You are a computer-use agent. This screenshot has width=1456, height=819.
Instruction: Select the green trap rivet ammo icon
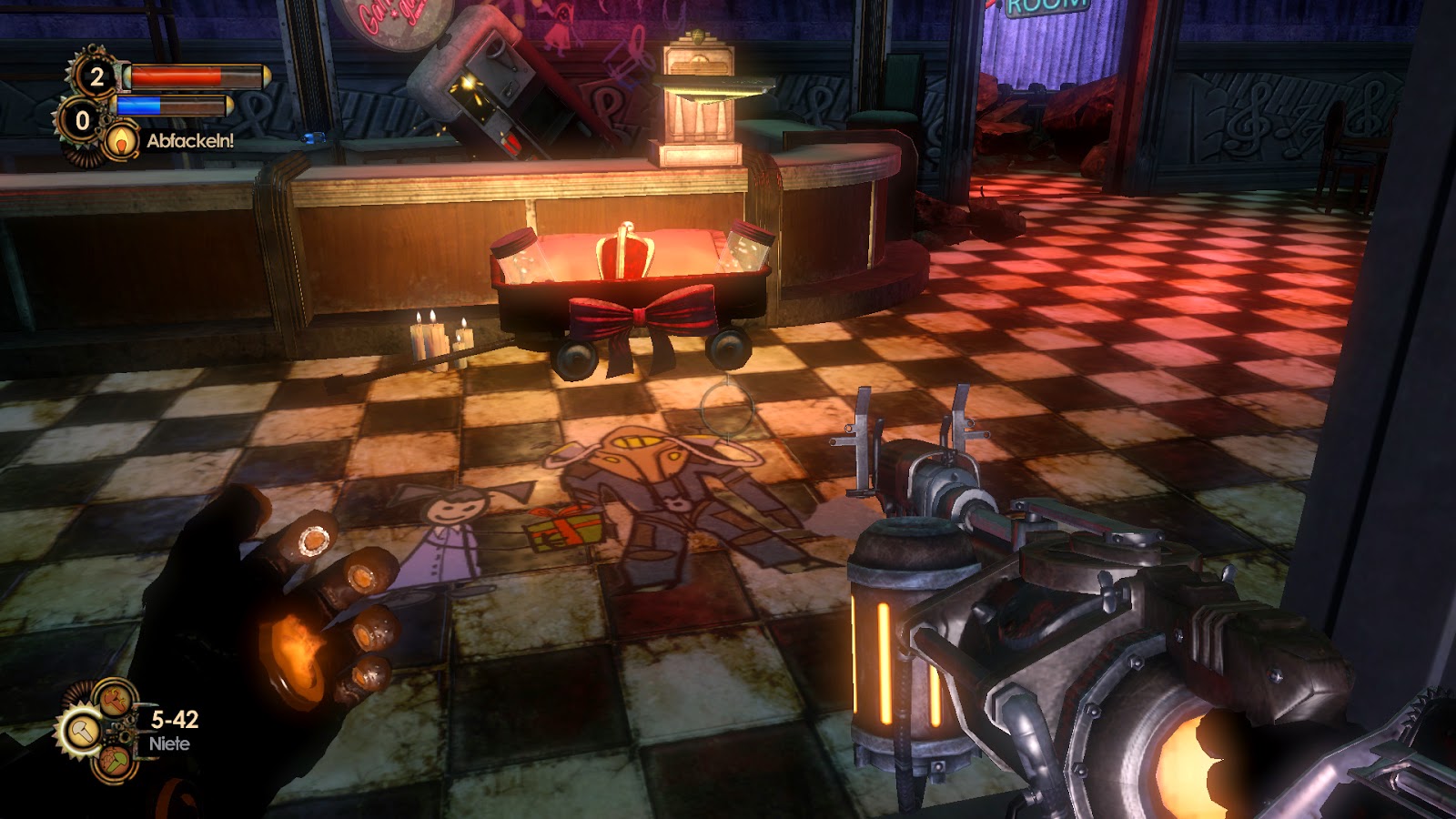click(x=115, y=761)
